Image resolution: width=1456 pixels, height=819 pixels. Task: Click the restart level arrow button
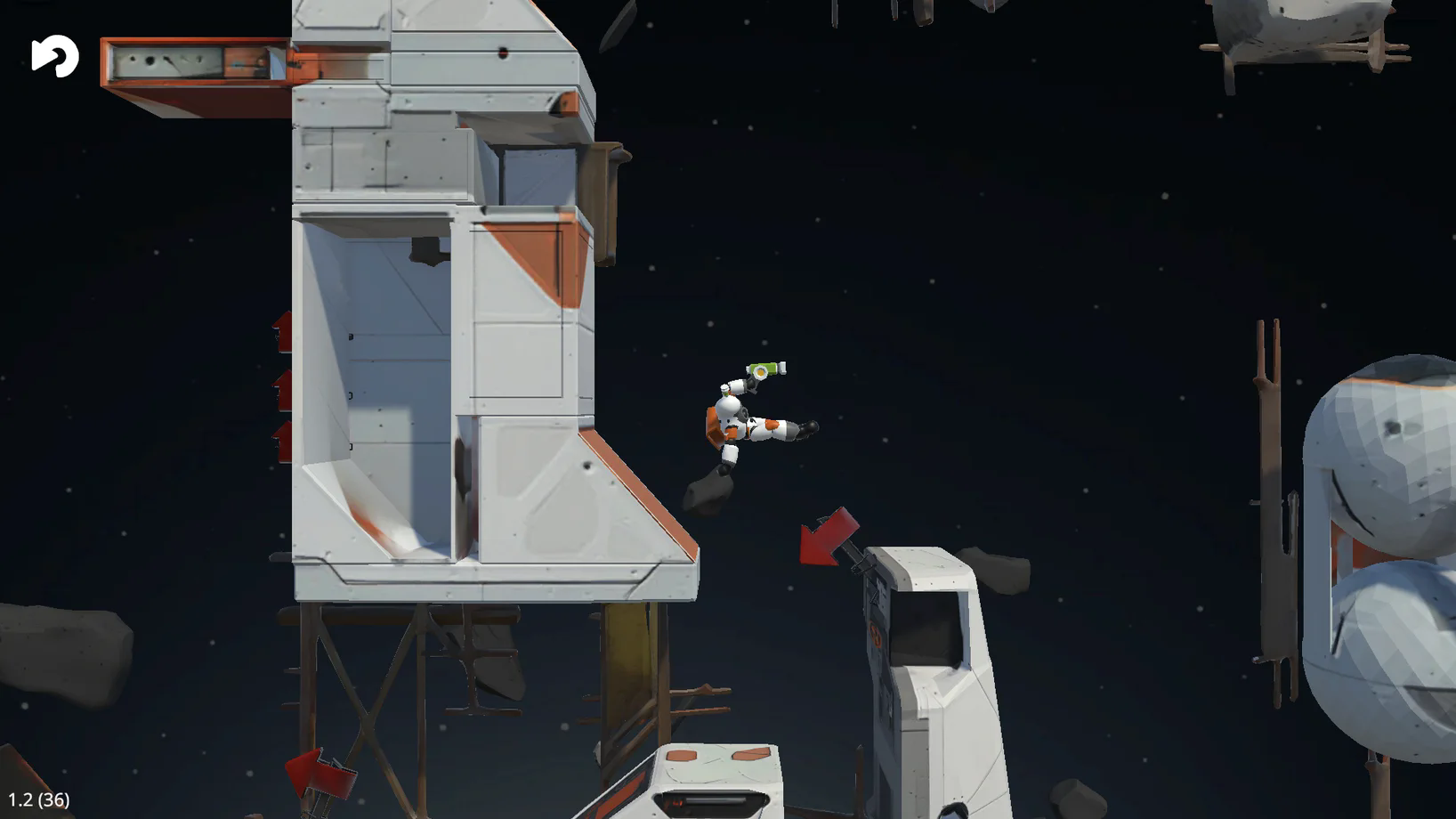click(54, 56)
